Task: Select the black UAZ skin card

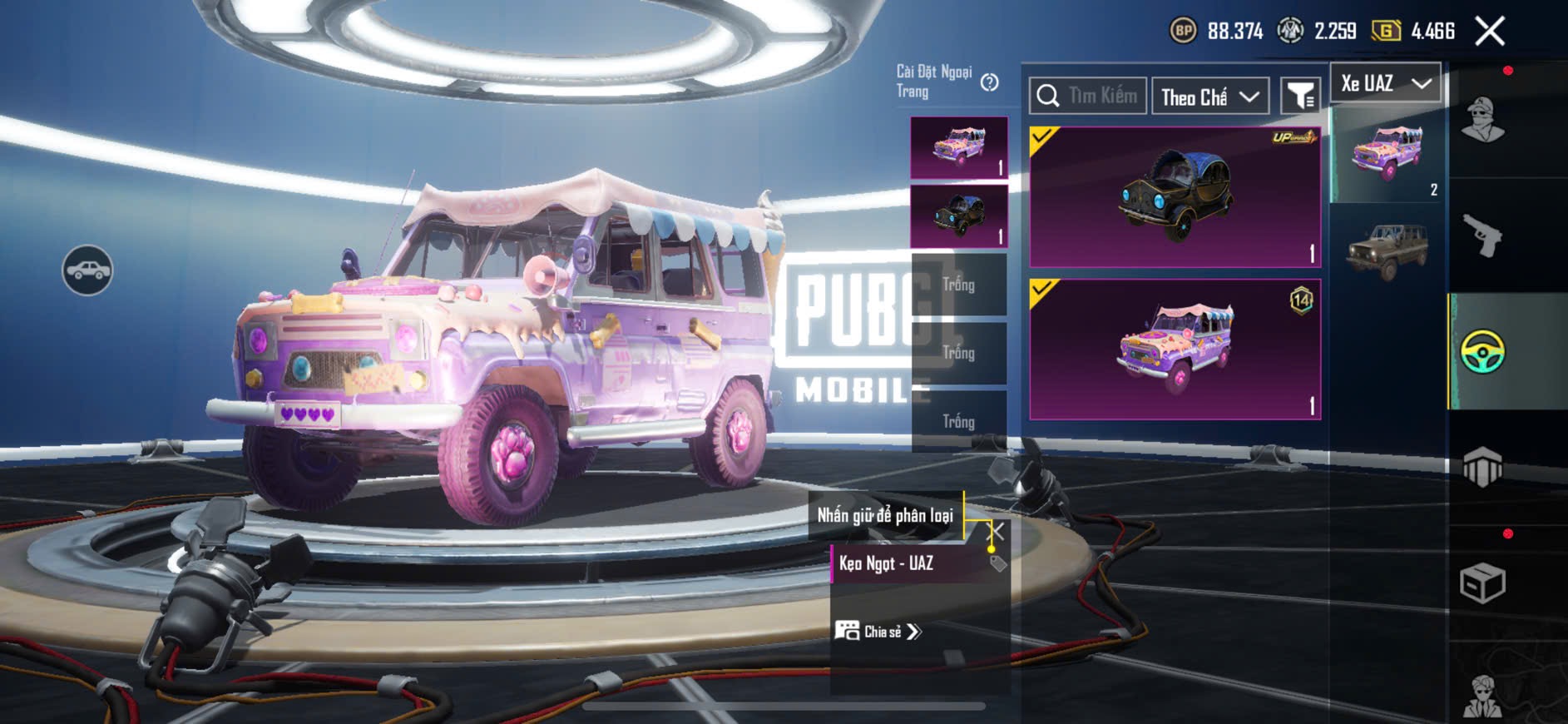Action: (x=1175, y=197)
